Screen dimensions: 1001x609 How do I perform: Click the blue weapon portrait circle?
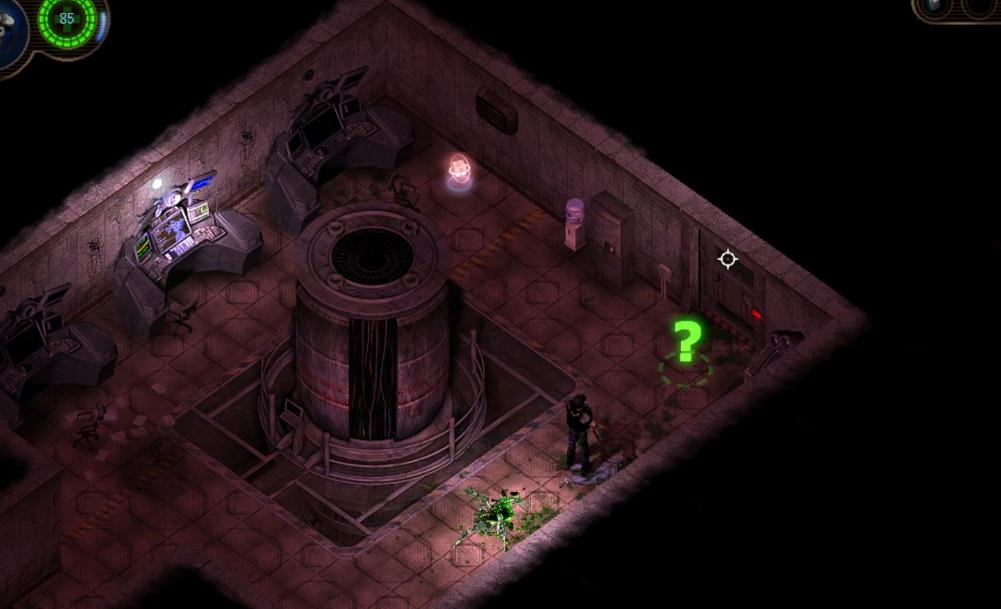10,30
